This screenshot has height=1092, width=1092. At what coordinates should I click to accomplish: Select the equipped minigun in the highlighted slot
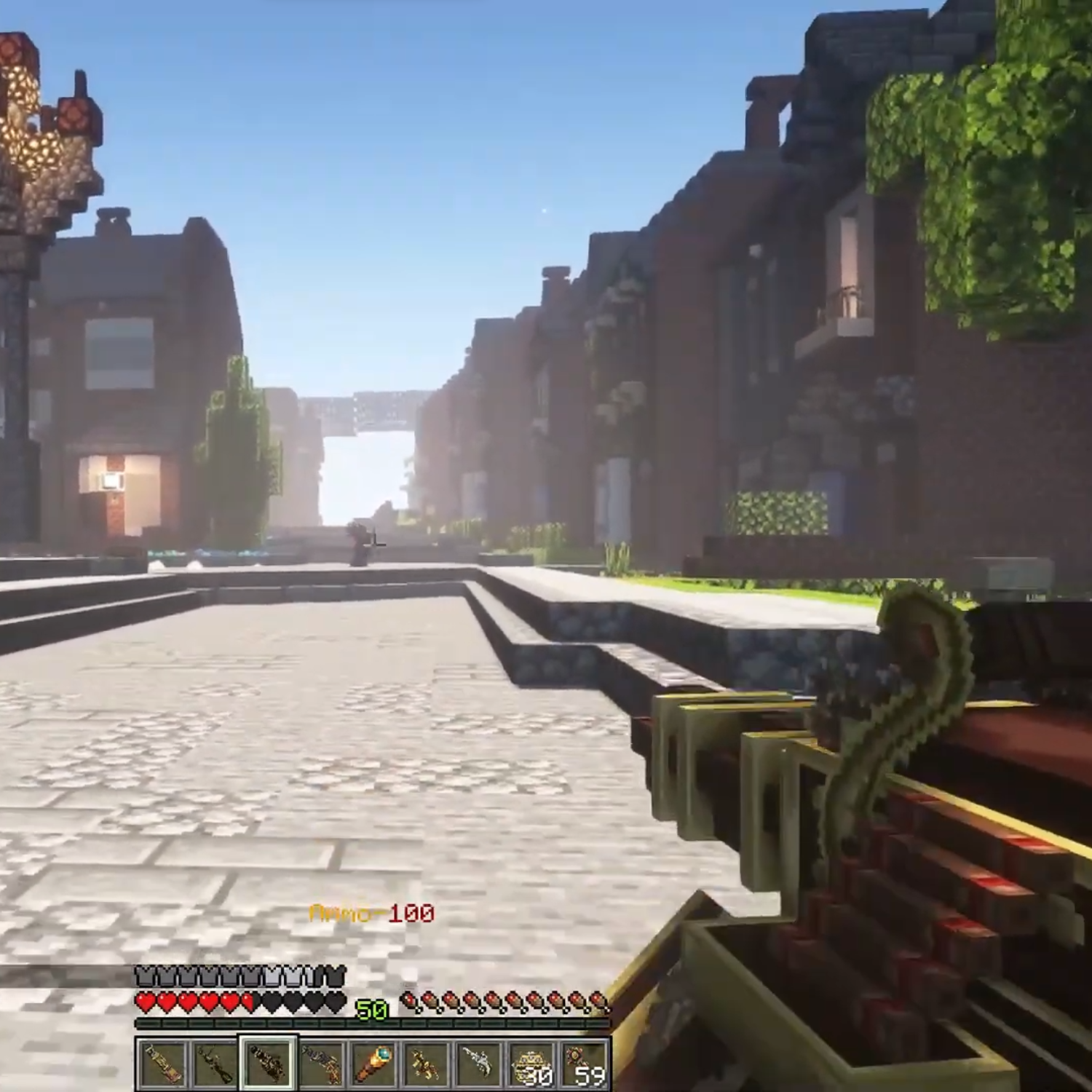[x=269, y=1069]
